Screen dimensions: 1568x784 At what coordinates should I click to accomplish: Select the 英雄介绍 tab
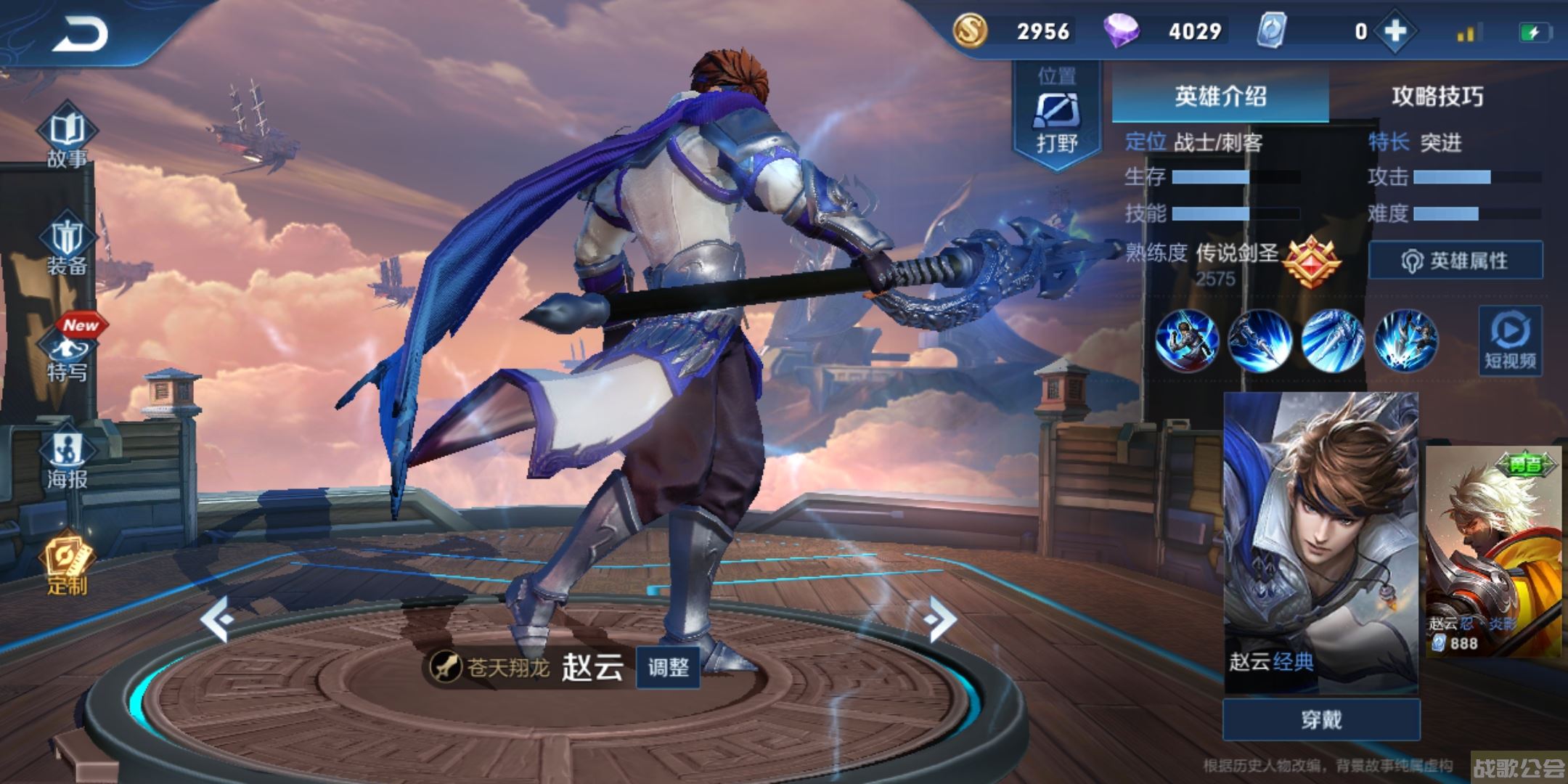click(x=1220, y=96)
